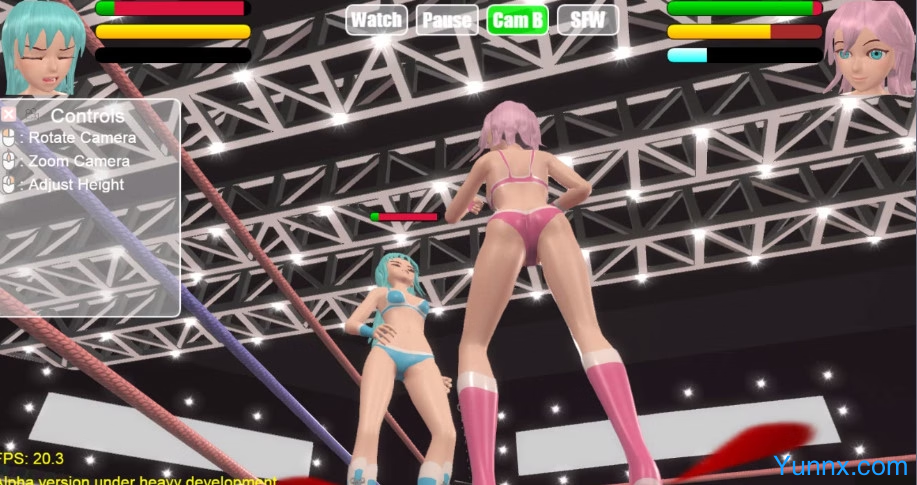
Task: Close the Controls help panel
Action: (x=9, y=114)
